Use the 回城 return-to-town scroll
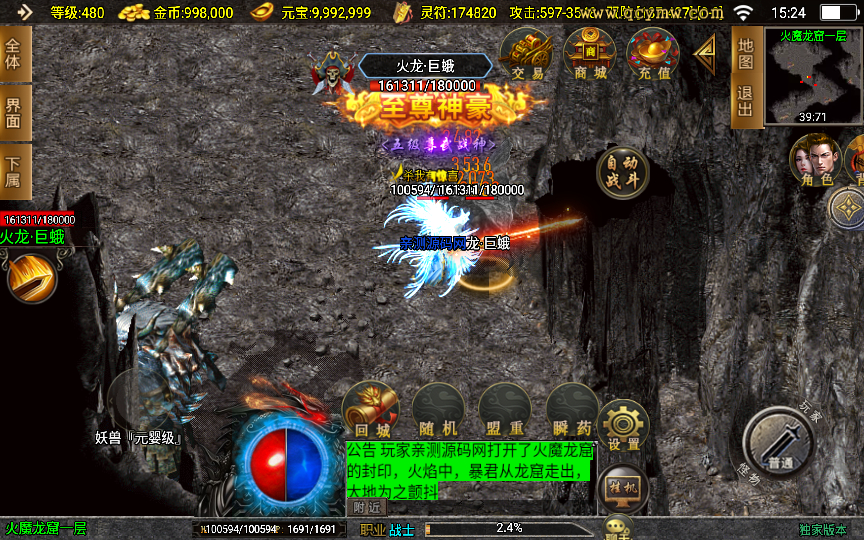 tap(370, 410)
